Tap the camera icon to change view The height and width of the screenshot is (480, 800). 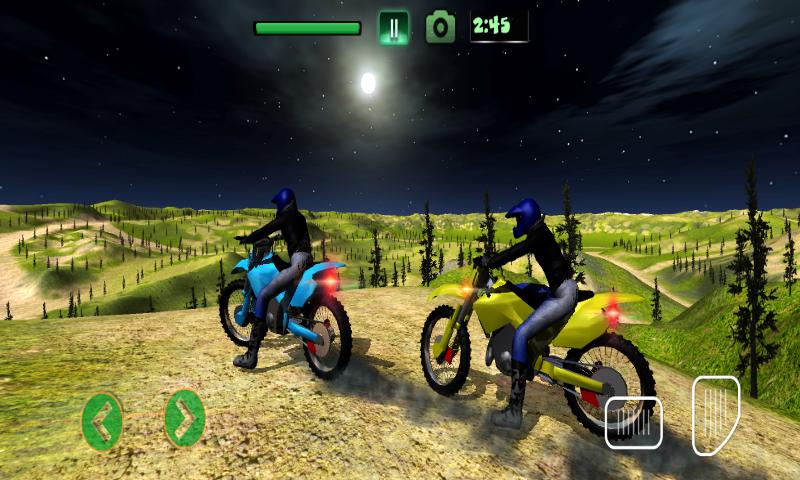pyautogui.click(x=440, y=27)
